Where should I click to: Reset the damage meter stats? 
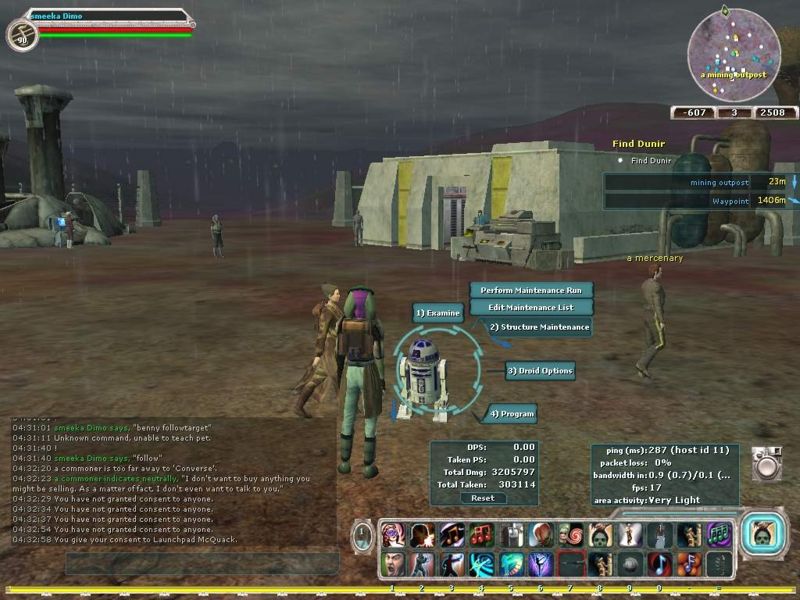[482, 498]
